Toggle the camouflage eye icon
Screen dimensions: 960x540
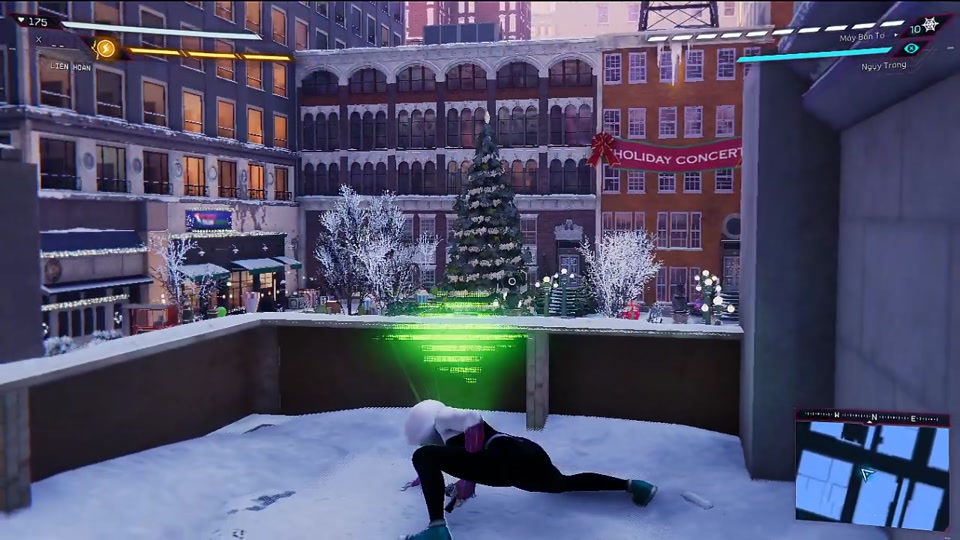click(x=910, y=48)
